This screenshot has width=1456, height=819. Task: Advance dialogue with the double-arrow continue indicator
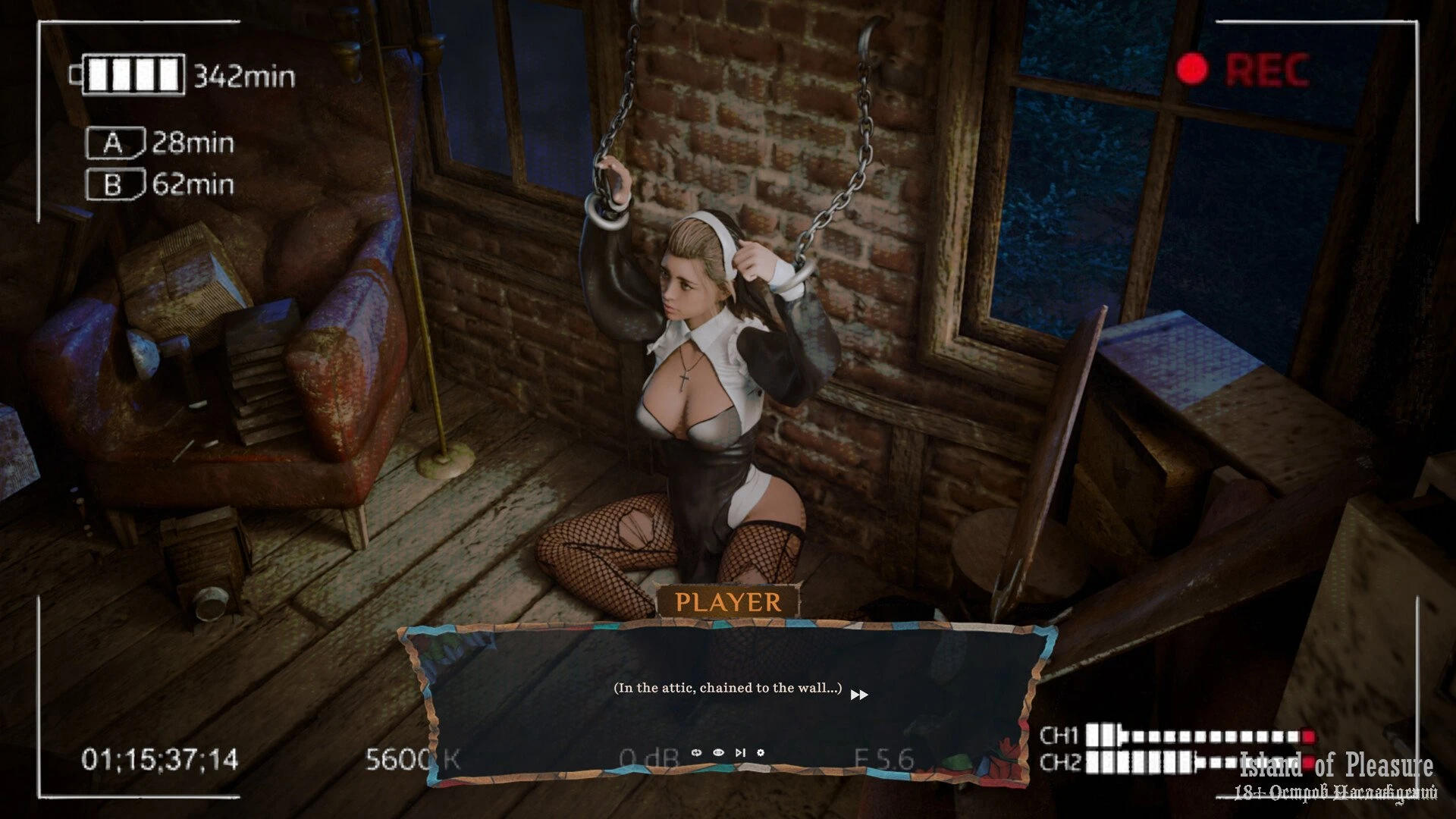tap(858, 695)
